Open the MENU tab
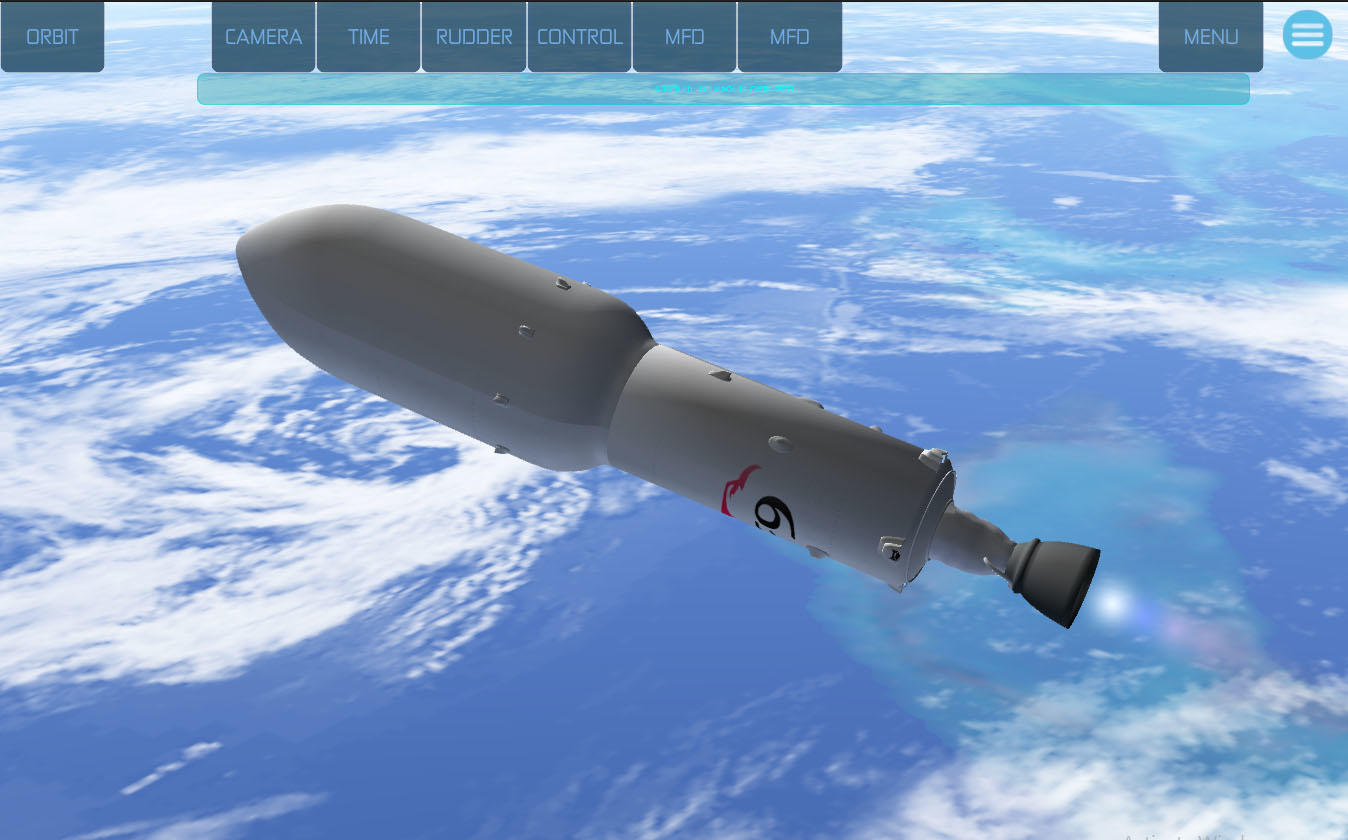Screen dimensions: 1348x840 pyautogui.click(x=1210, y=36)
